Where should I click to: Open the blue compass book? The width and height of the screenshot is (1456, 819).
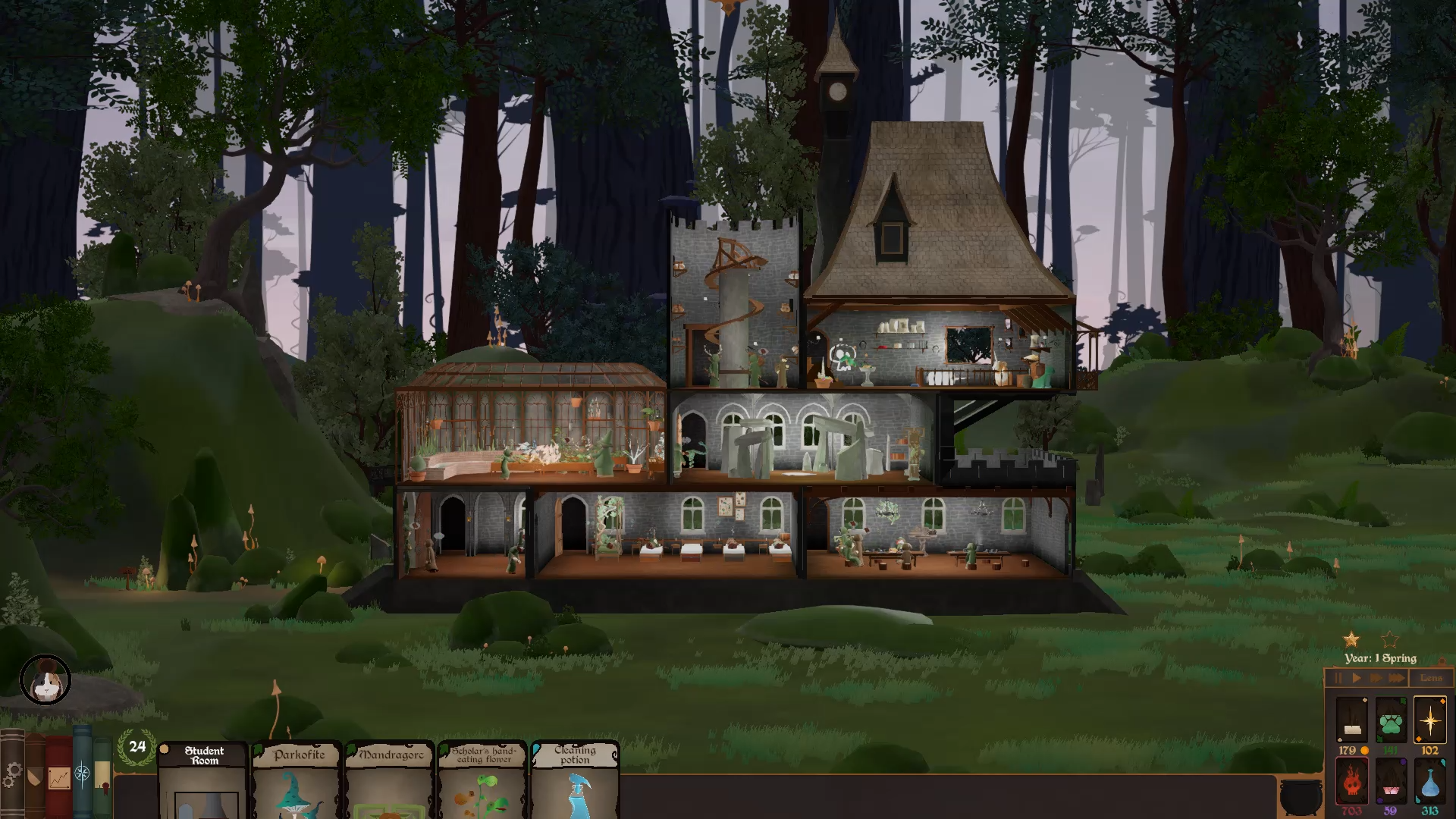[x=82, y=773]
